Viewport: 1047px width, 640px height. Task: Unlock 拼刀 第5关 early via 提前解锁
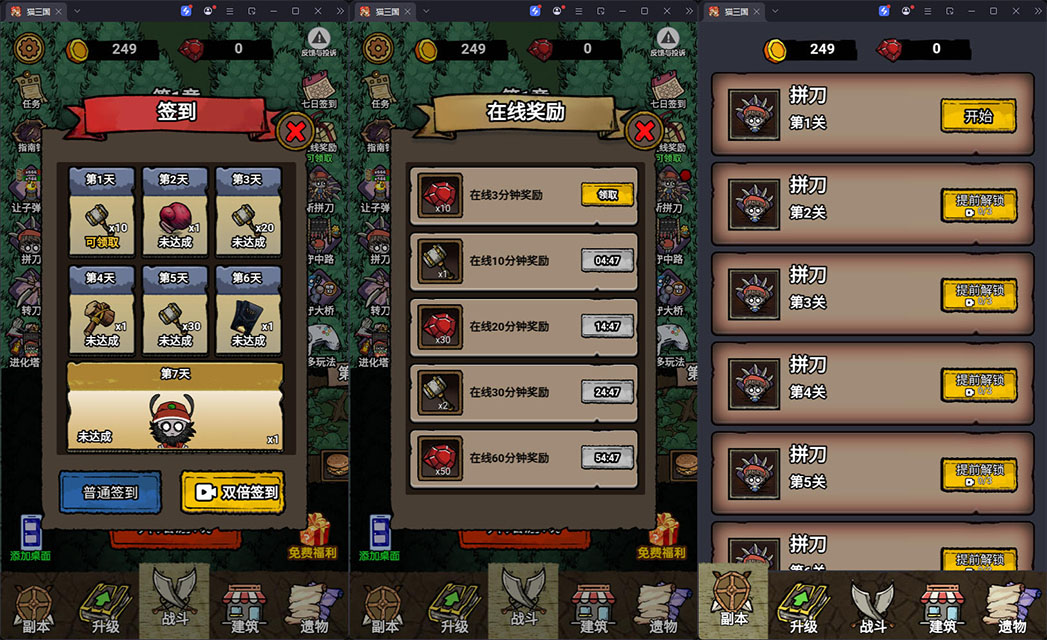point(978,474)
